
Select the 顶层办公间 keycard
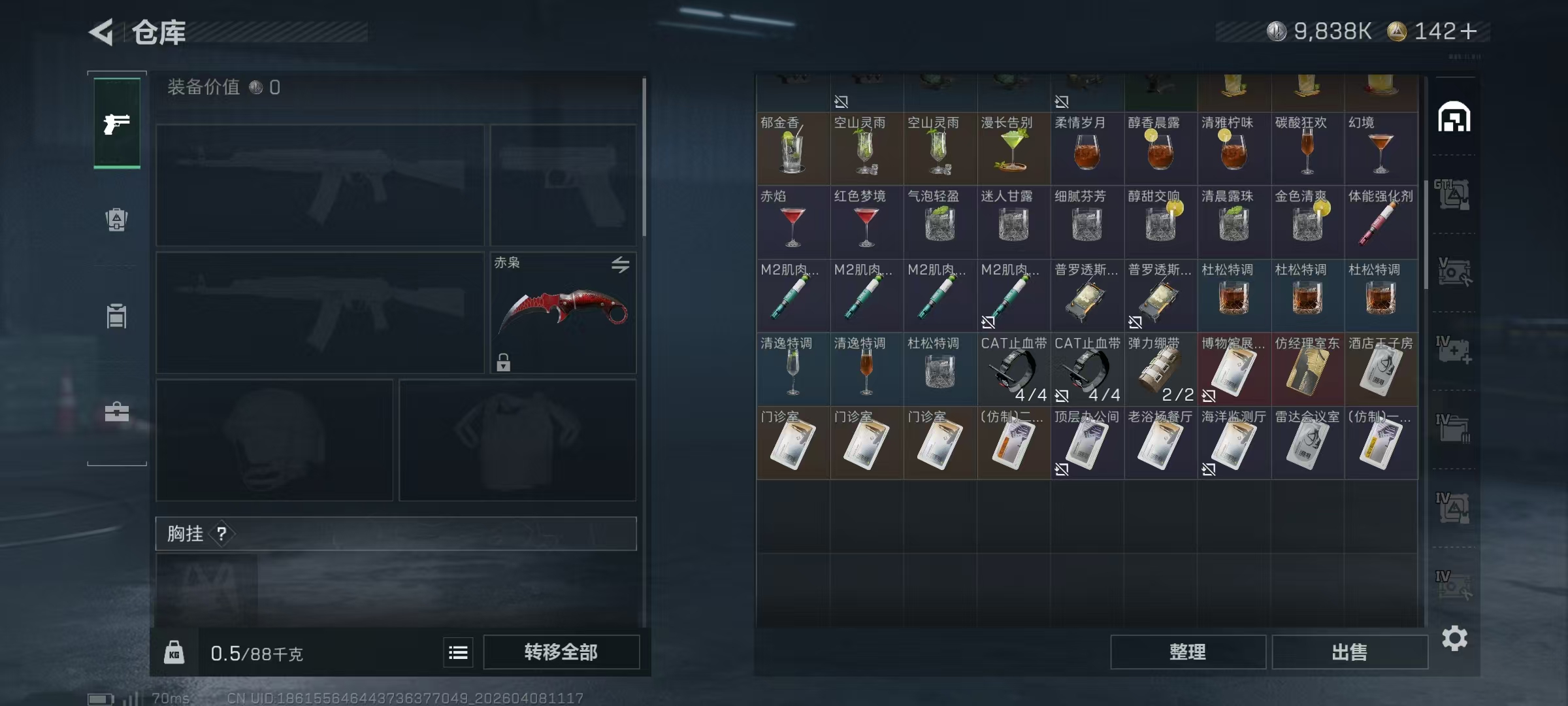click(1086, 443)
